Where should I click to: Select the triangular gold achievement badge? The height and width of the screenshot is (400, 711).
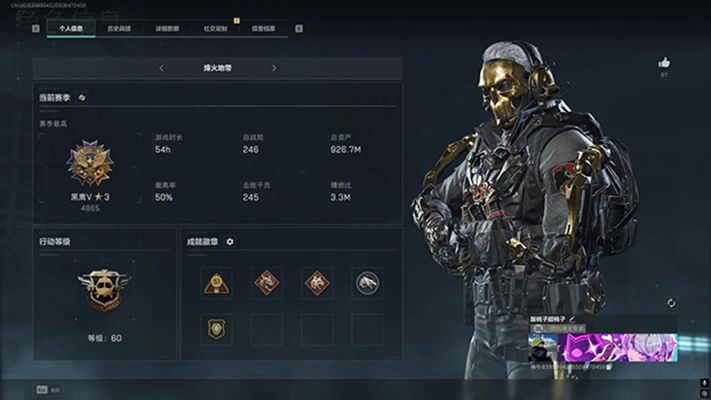[x=216, y=283]
